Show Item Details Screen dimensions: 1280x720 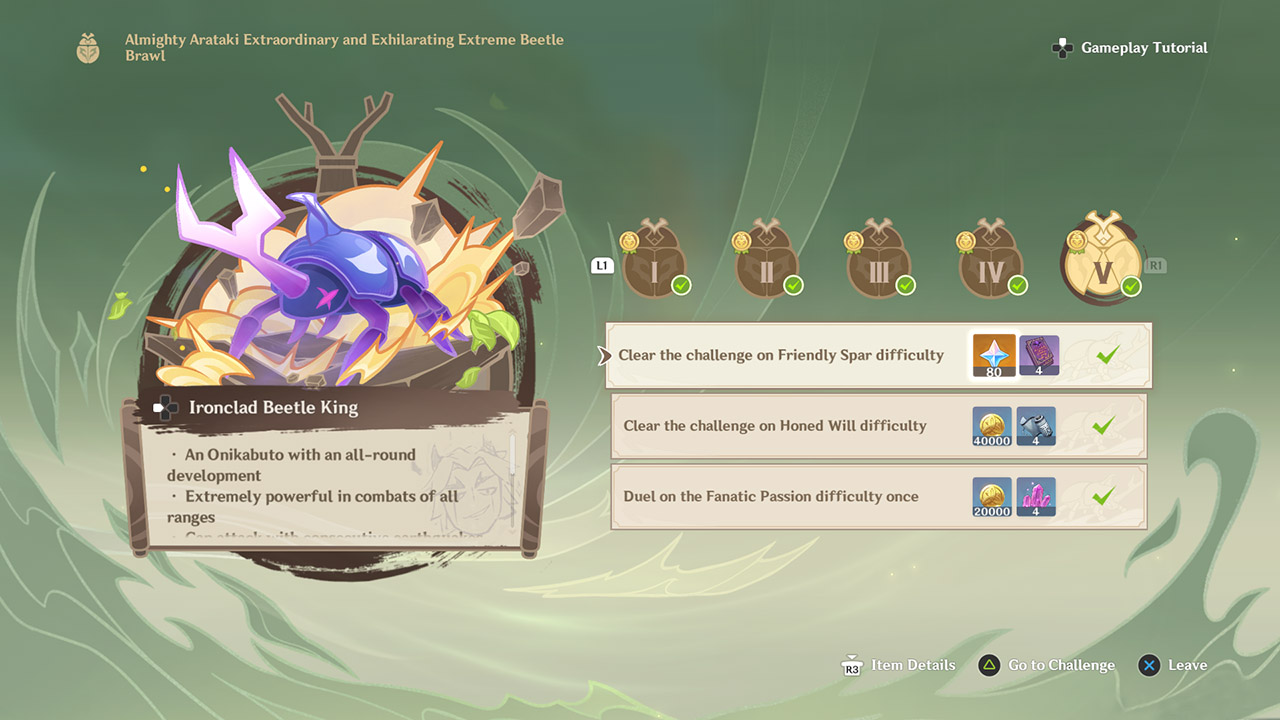tap(898, 665)
